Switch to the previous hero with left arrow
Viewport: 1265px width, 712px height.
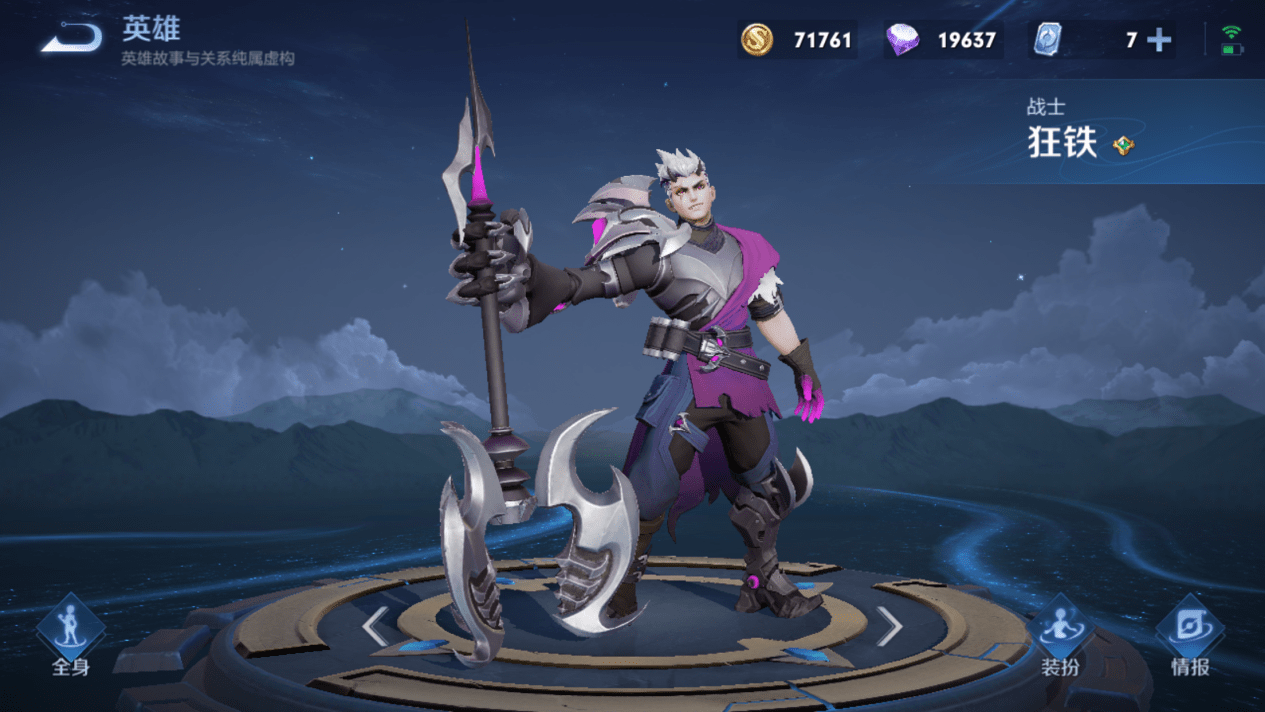tap(375, 627)
